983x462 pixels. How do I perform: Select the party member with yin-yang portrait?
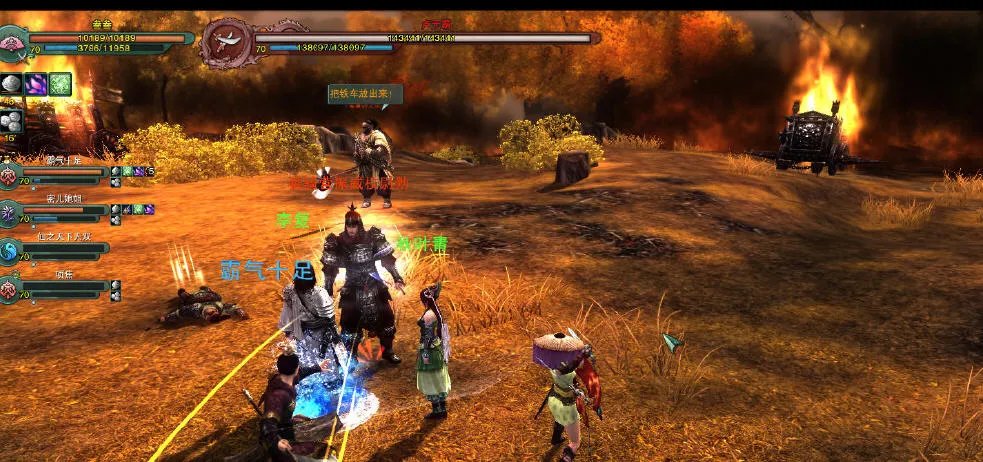[x=9, y=251]
